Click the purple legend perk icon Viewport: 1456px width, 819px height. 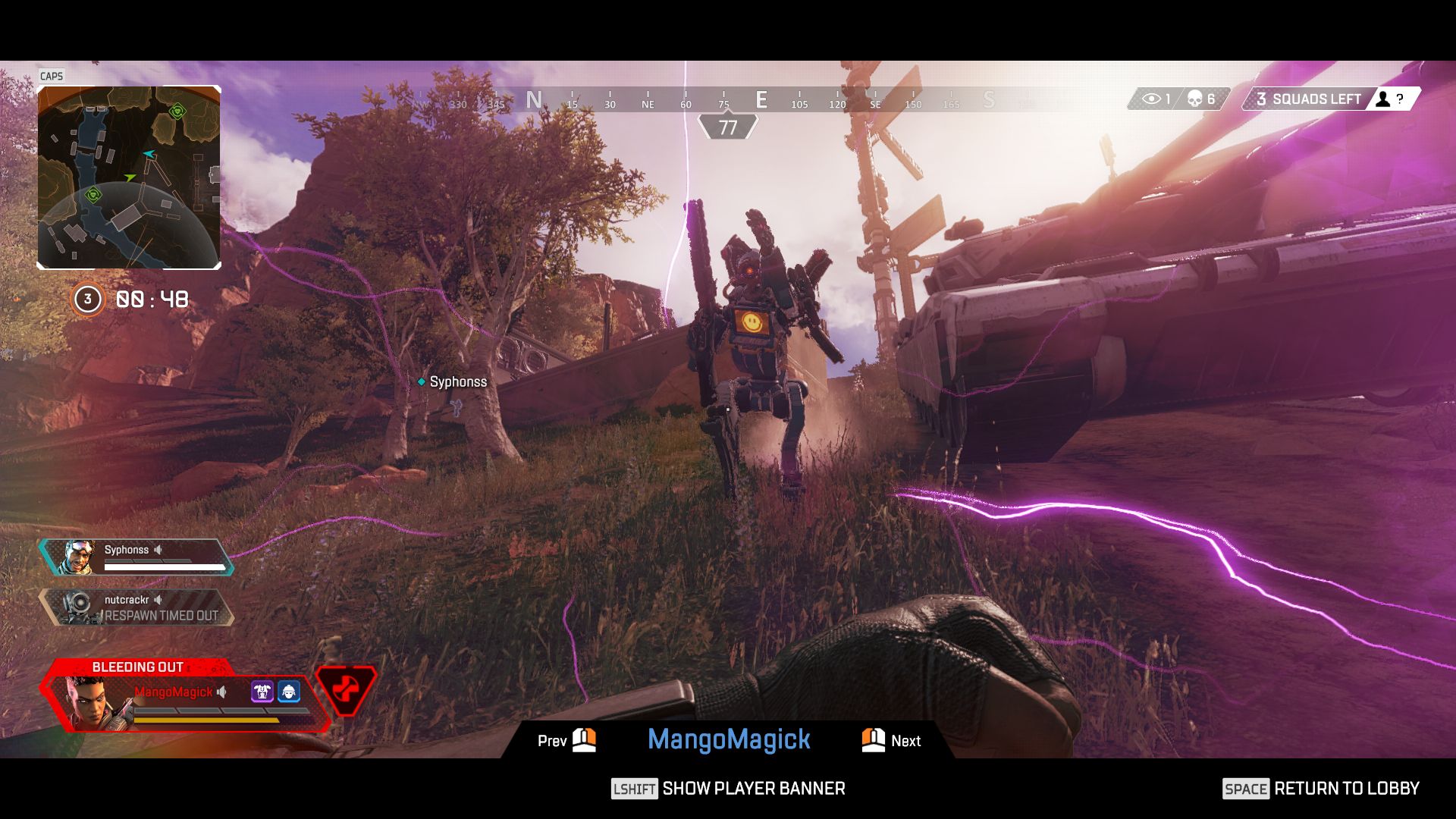(262, 692)
